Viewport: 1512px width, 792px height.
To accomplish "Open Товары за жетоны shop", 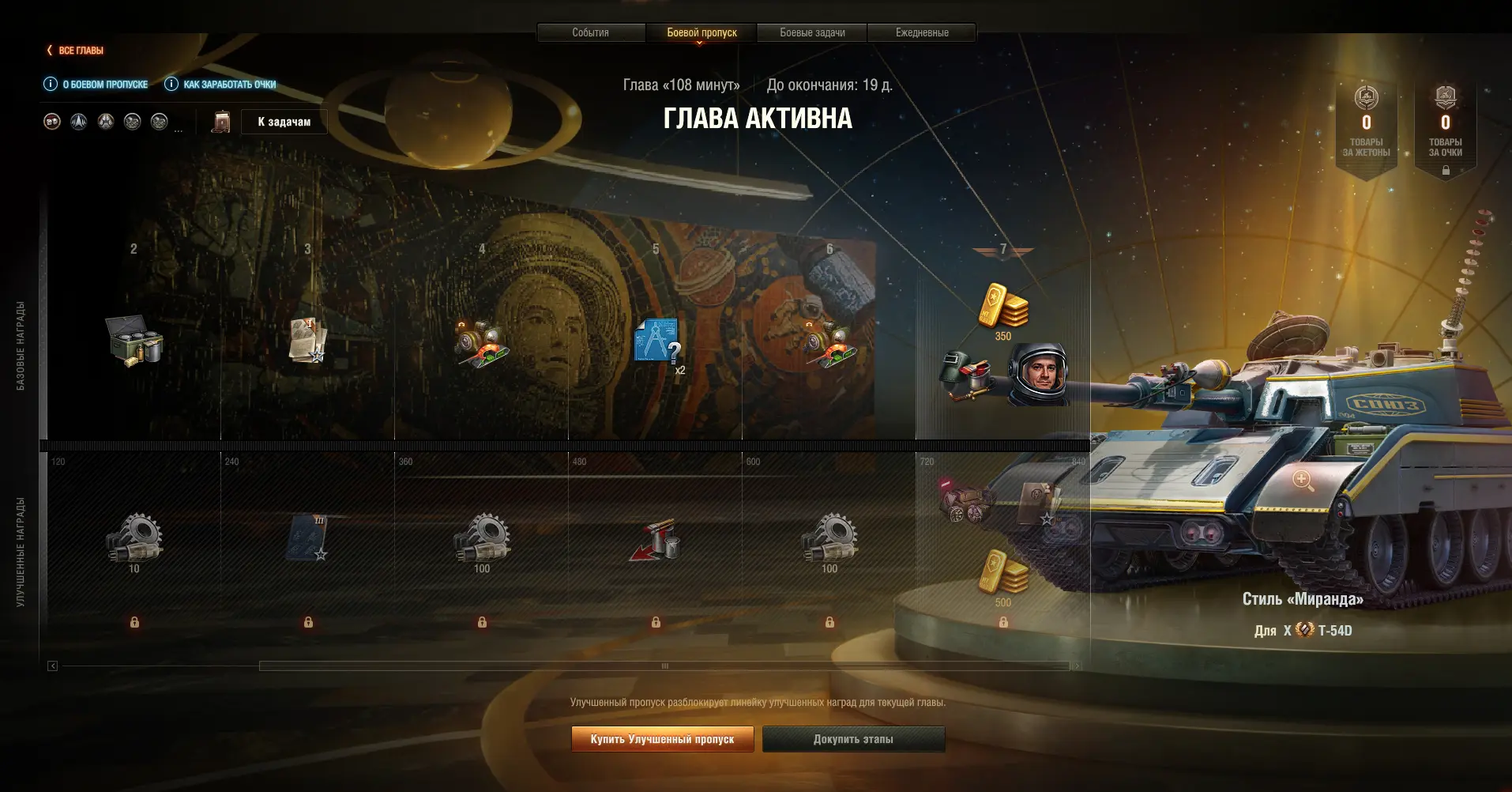I will [x=1366, y=125].
